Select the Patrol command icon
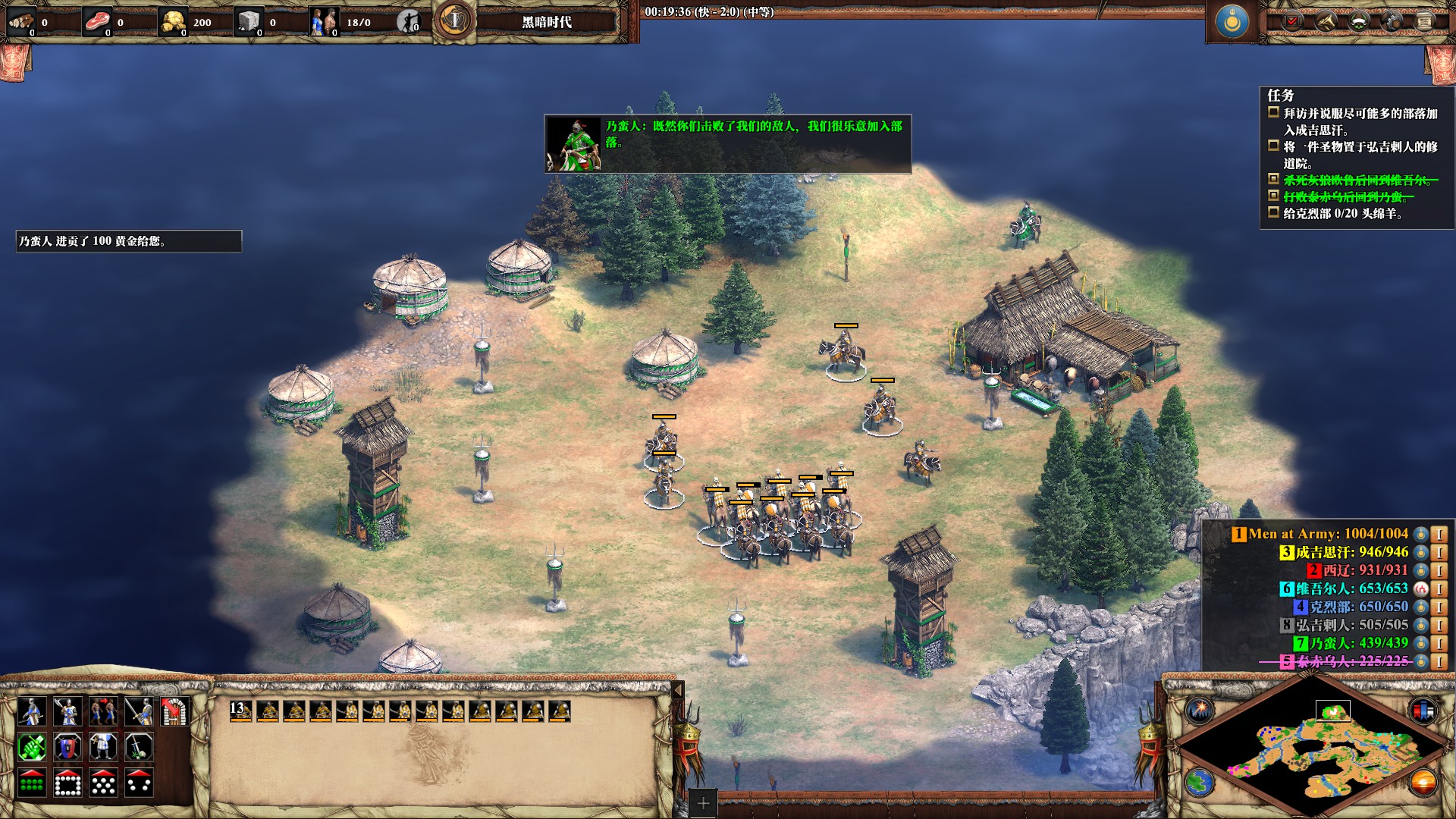Screen dimensions: 1456x819 (x=32, y=711)
